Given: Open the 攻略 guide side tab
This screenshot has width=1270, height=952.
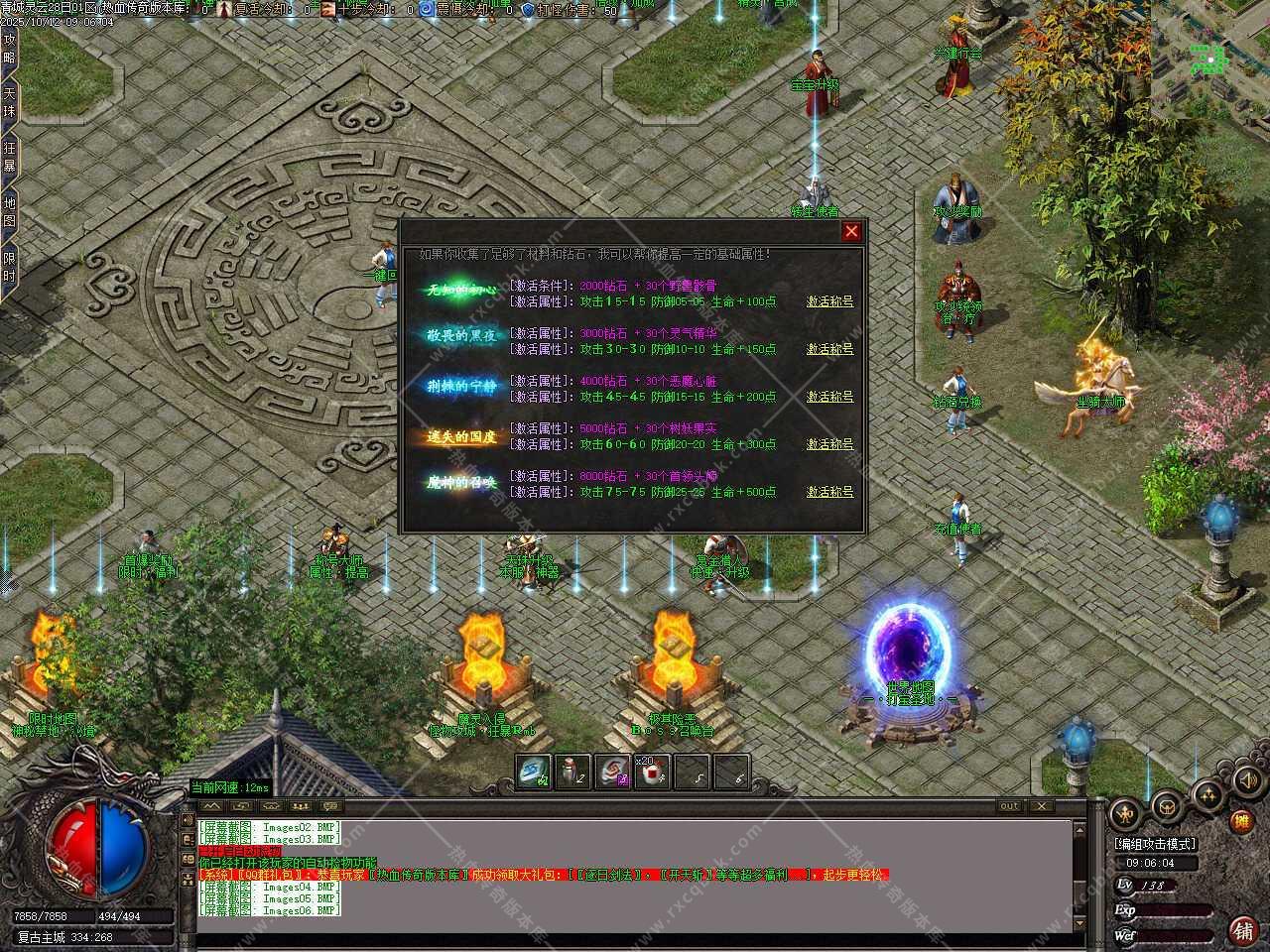Looking at the screenshot, I should (10, 49).
